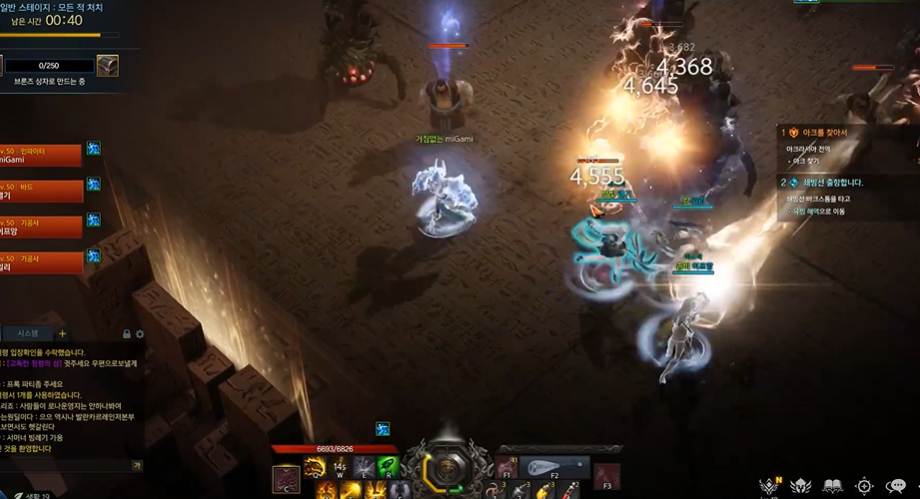
Task: Click the central identity gauge emblem
Action: (x=447, y=468)
